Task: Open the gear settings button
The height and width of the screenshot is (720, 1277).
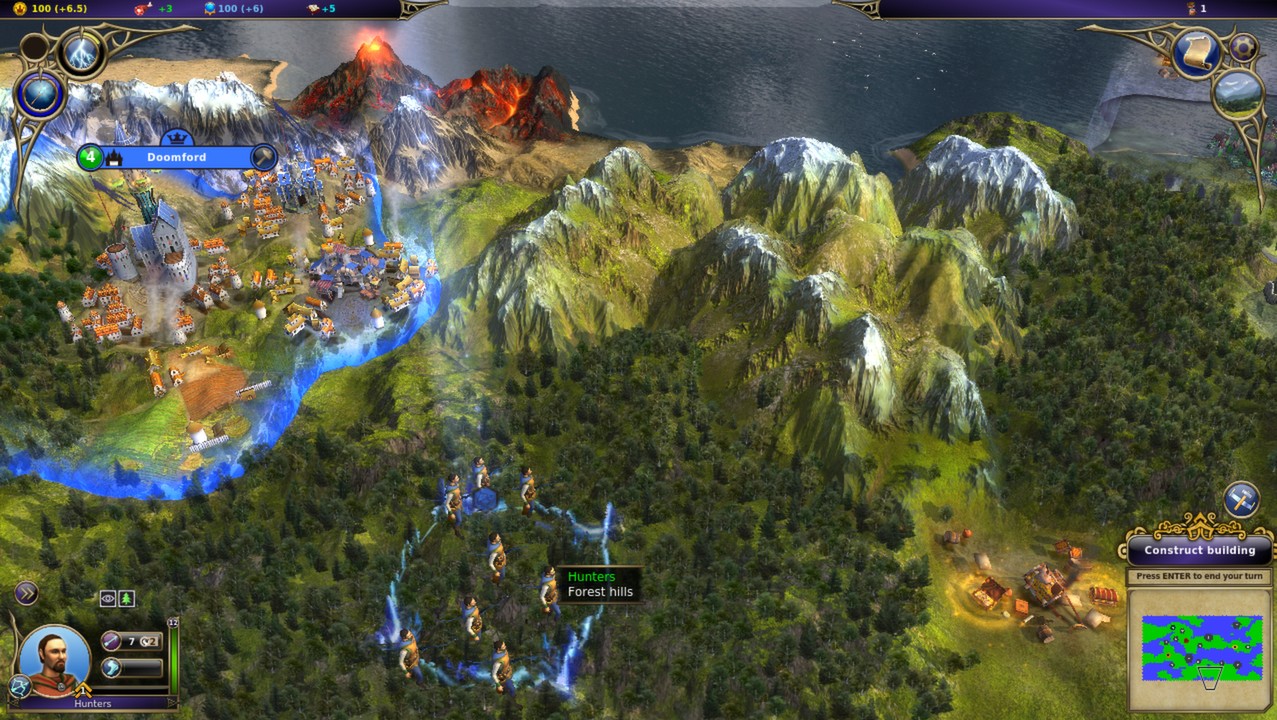Action: [x=1243, y=48]
